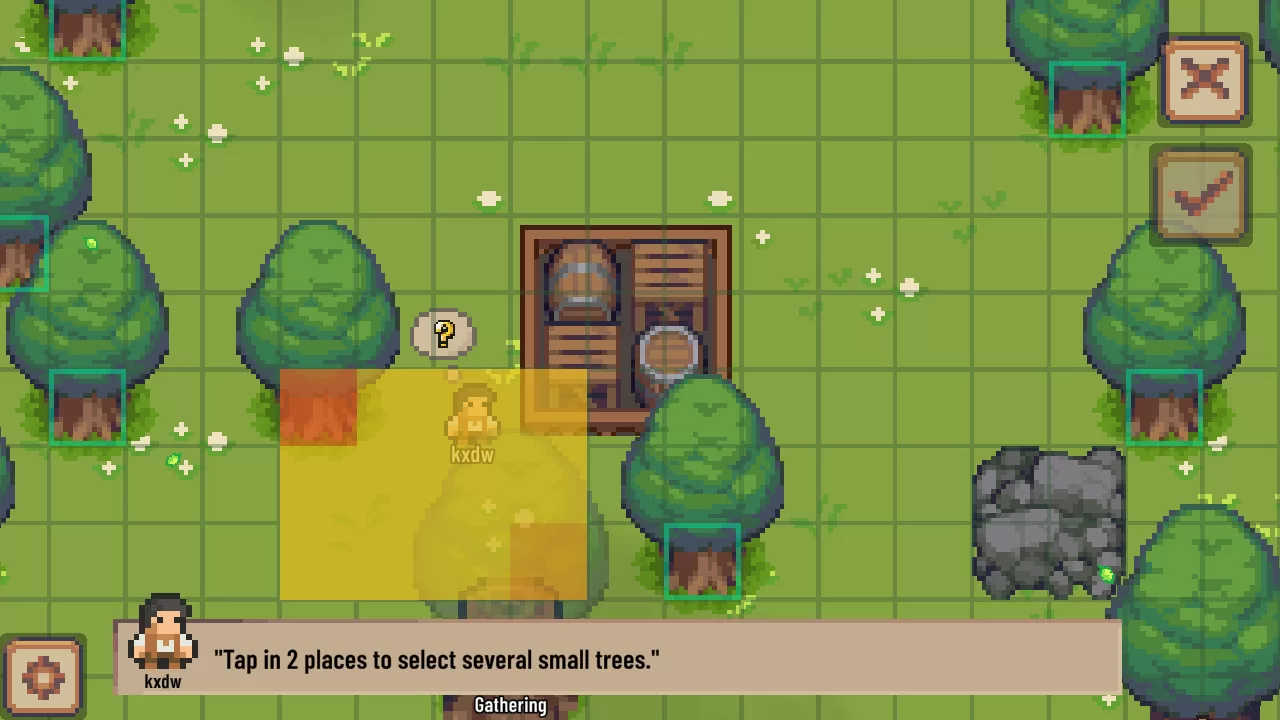Cancel selection with the X button
This screenshot has width=1280, height=720.
(1204, 81)
